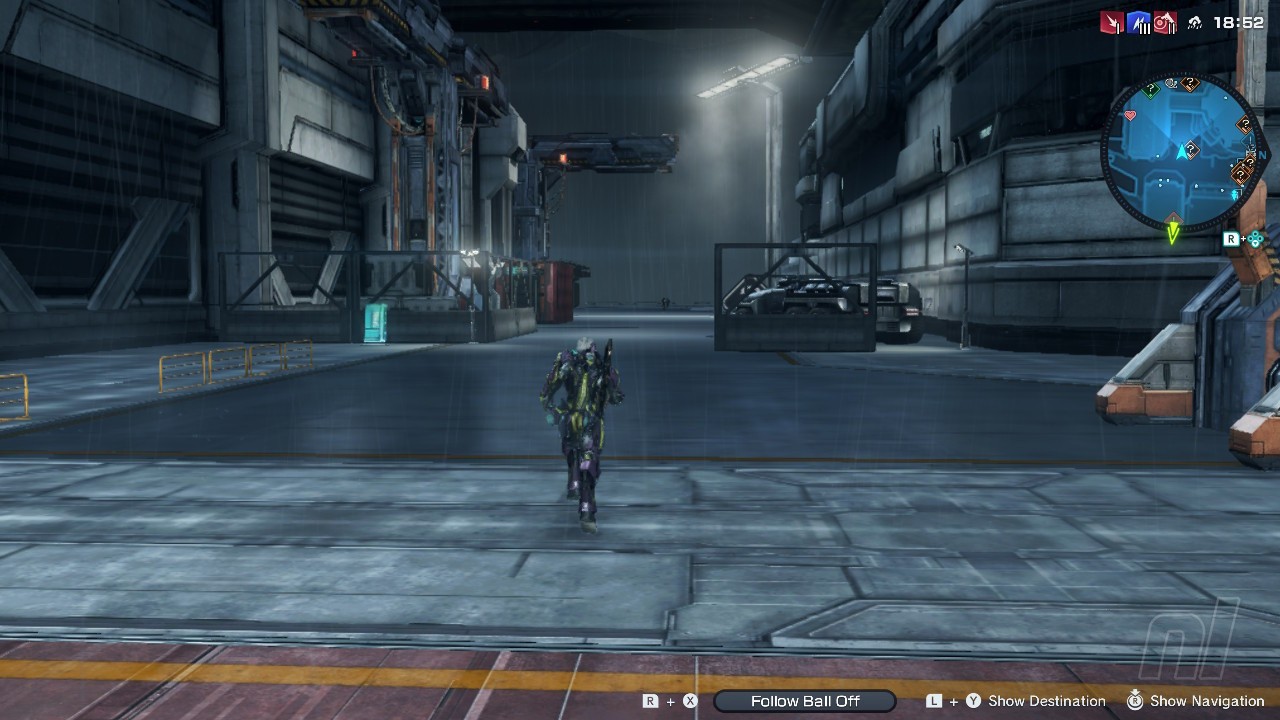Click the blue lightning buff icon
The height and width of the screenshot is (720, 1280).
pyautogui.click(x=1138, y=22)
